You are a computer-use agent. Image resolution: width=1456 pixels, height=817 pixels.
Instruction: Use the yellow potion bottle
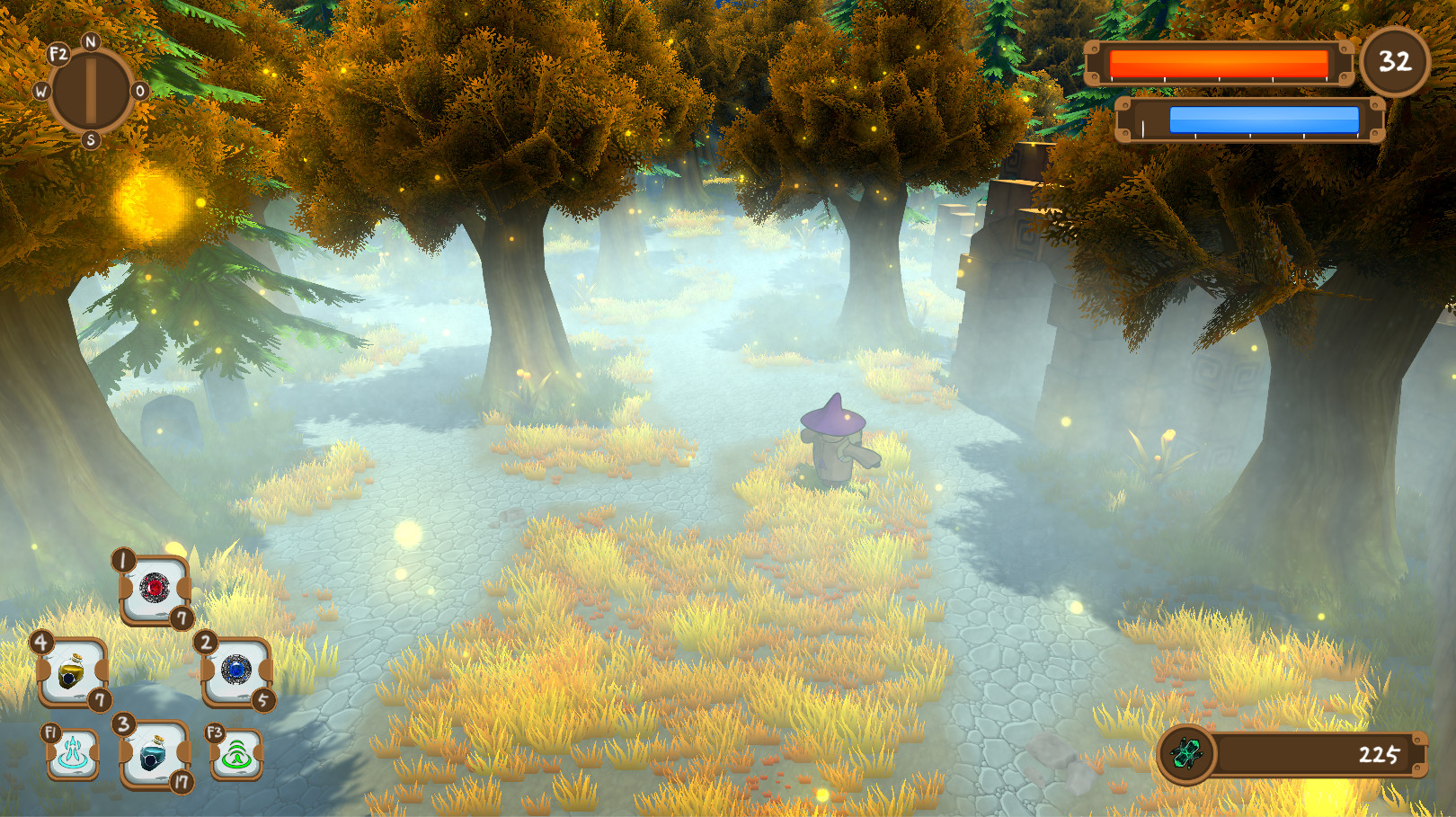coord(72,671)
